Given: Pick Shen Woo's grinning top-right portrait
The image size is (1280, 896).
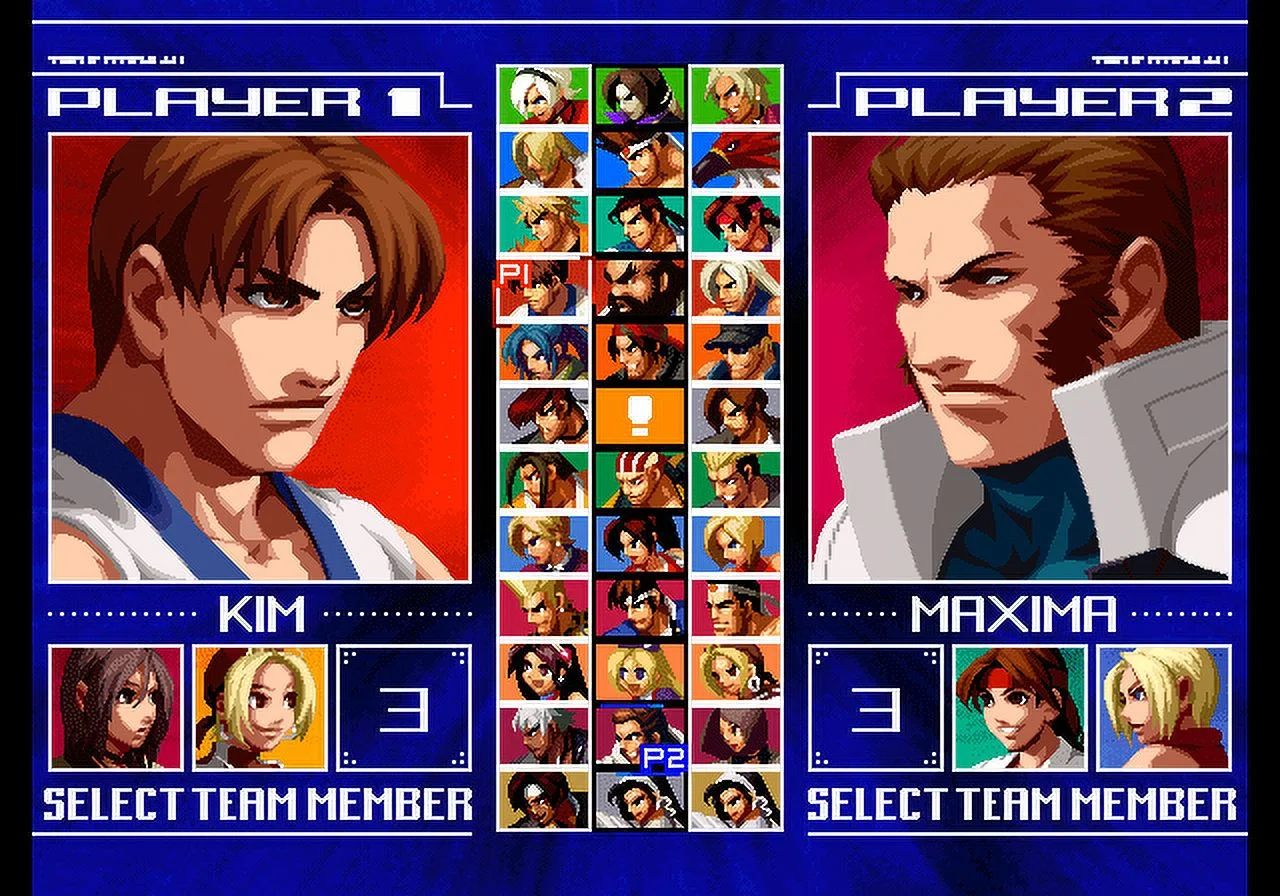Looking at the screenshot, I should click(x=738, y=95).
